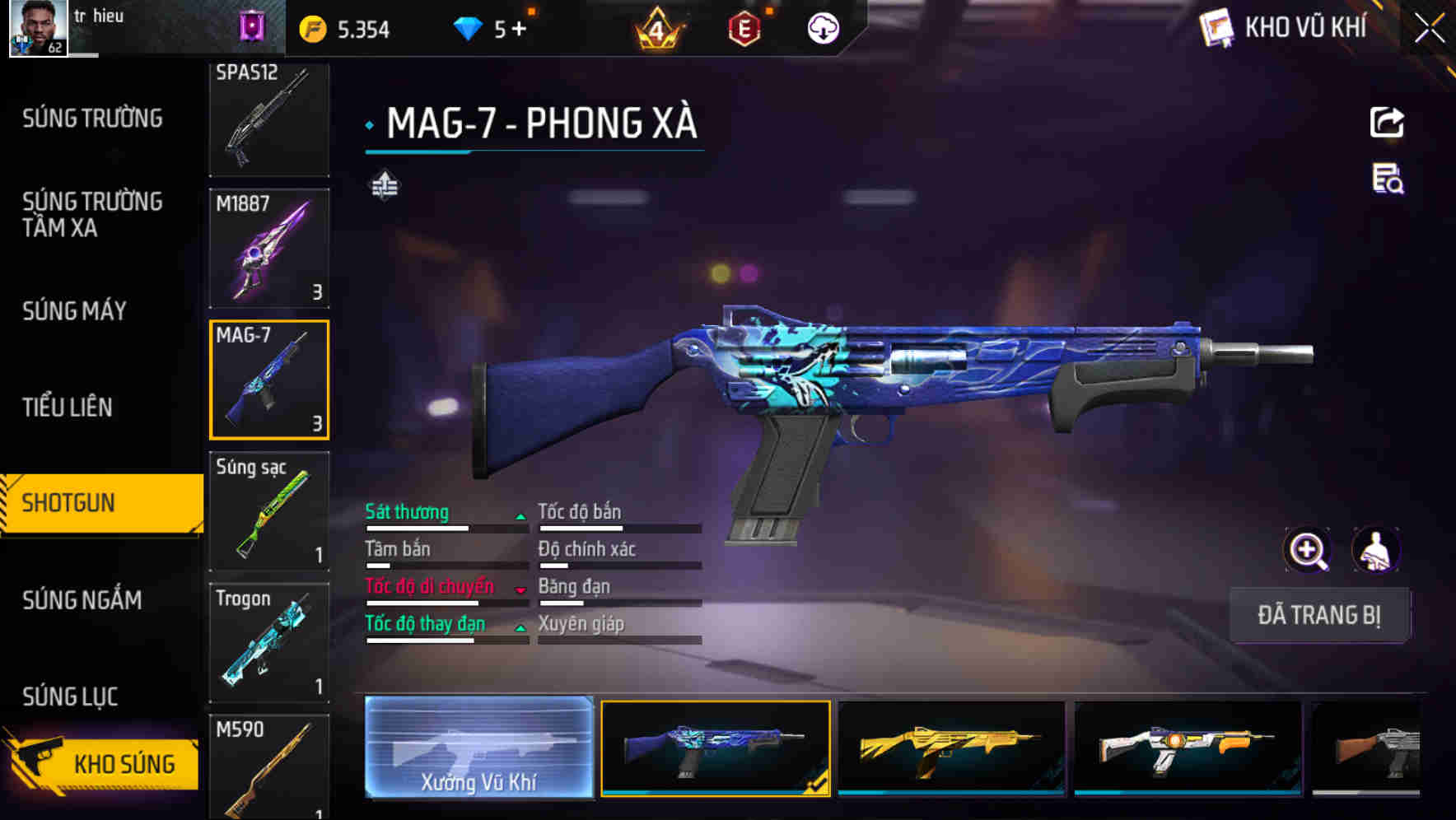Click the cloud download icon in top bar

point(821,29)
